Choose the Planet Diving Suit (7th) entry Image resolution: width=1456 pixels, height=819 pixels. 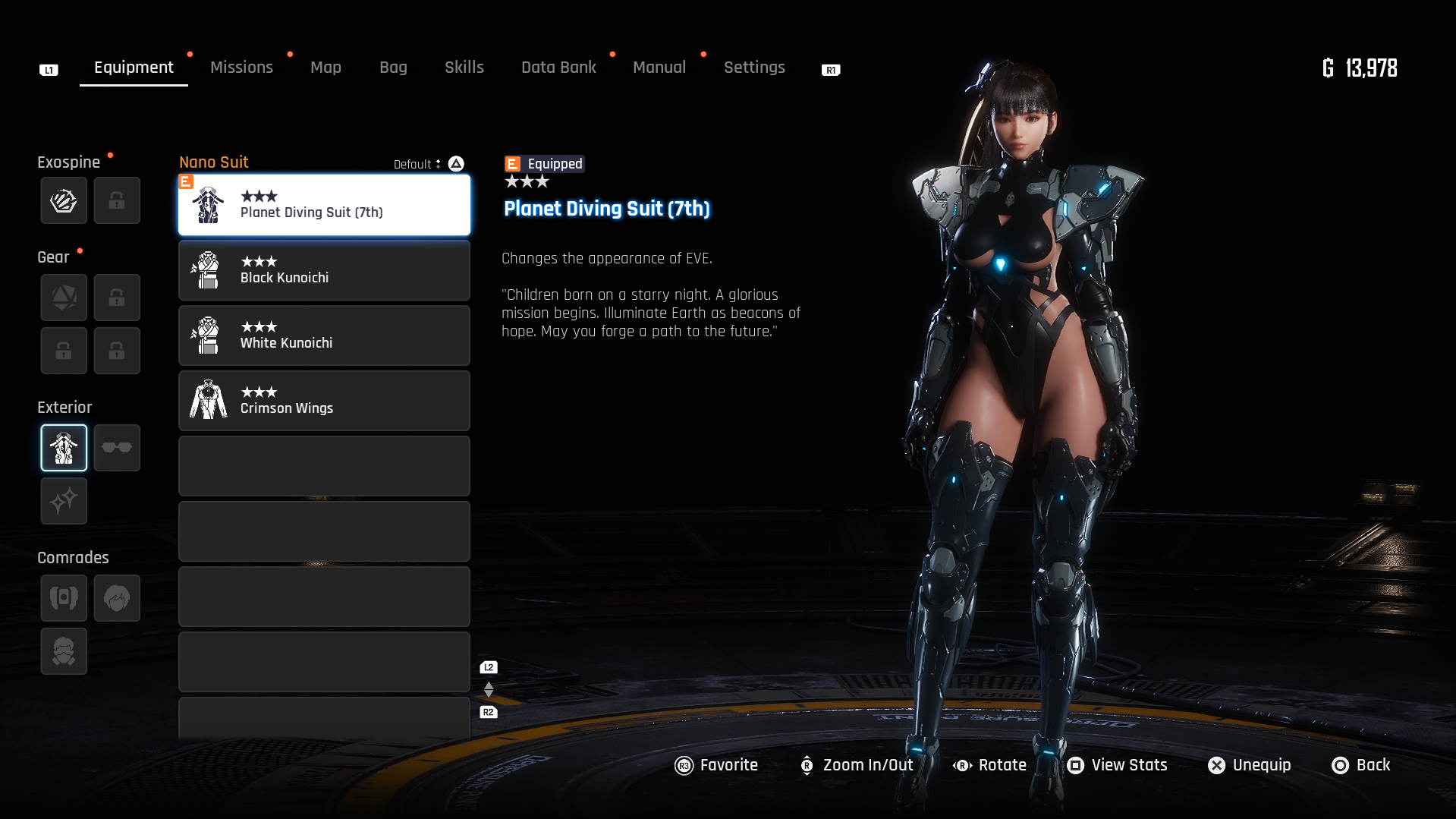[x=324, y=205]
